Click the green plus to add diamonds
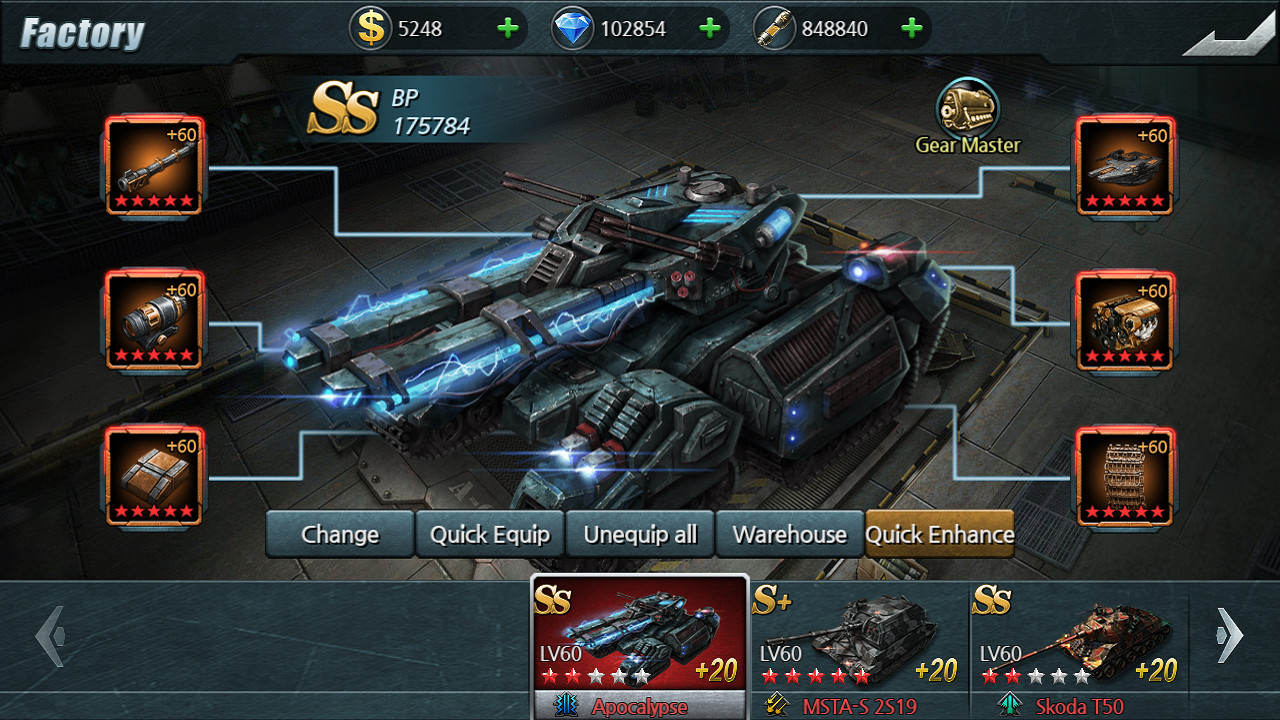Screen dimensions: 1280x720 click(711, 27)
